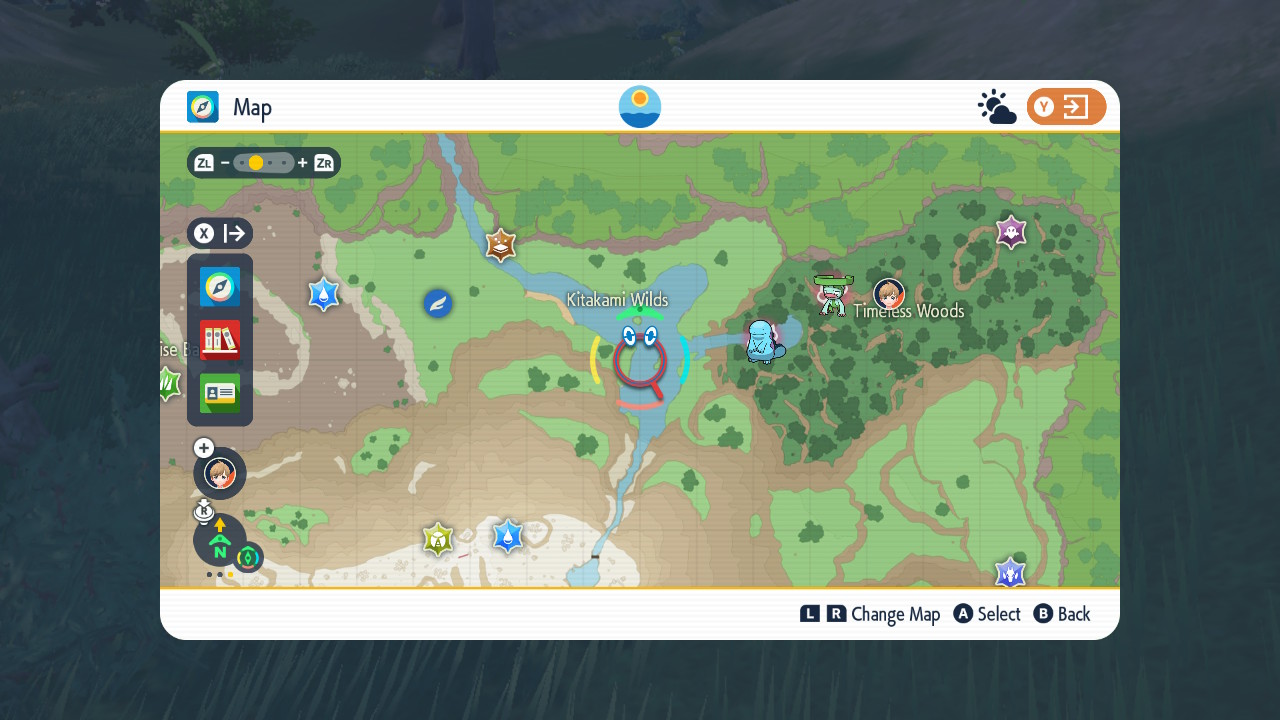The height and width of the screenshot is (720, 1280).
Task: Select the blue Quagsire map marker
Action: pos(764,342)
